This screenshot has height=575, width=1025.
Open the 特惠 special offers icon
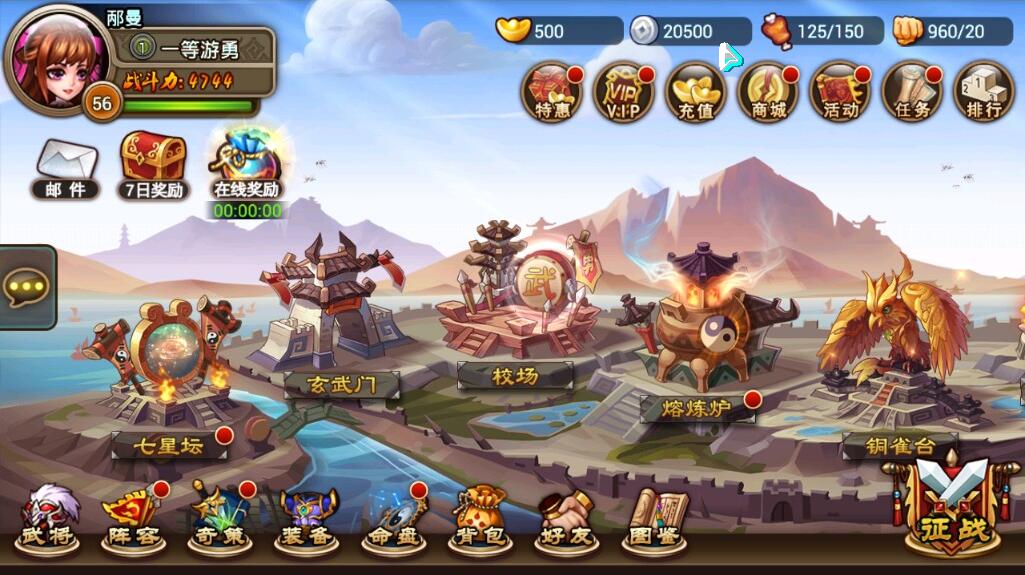tap(553, 92)
